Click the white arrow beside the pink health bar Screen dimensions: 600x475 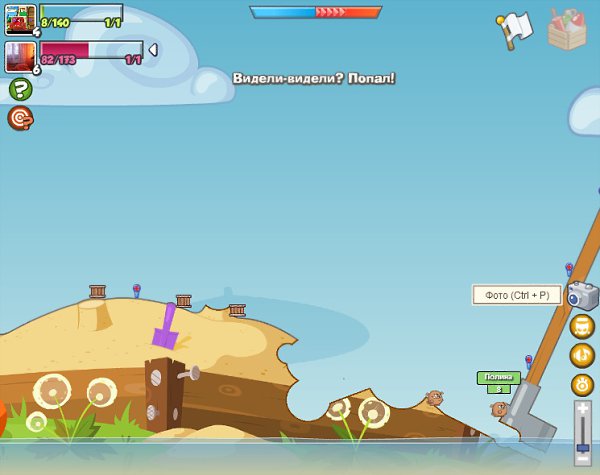153,49
